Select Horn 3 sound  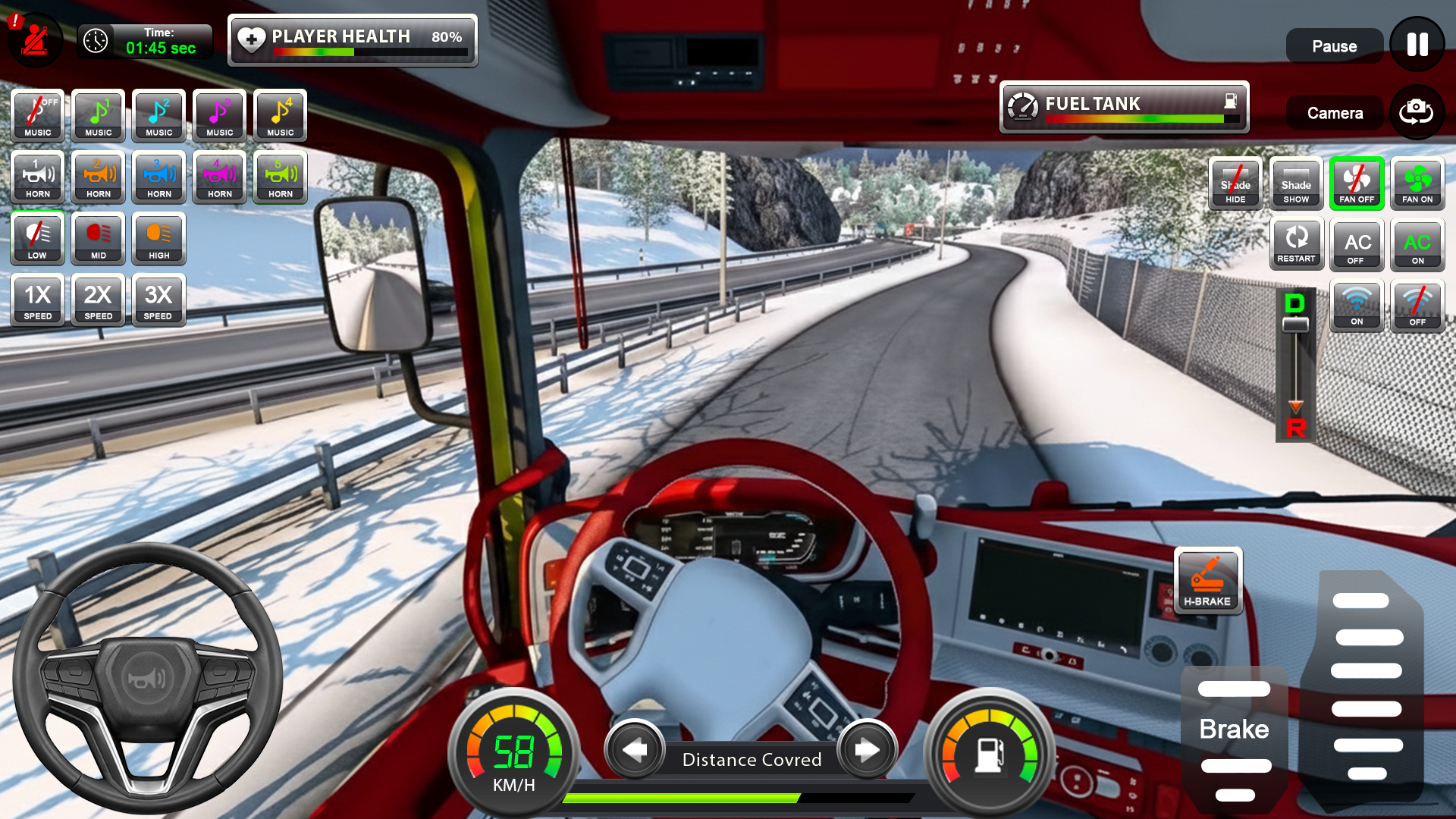coord(158,177)
